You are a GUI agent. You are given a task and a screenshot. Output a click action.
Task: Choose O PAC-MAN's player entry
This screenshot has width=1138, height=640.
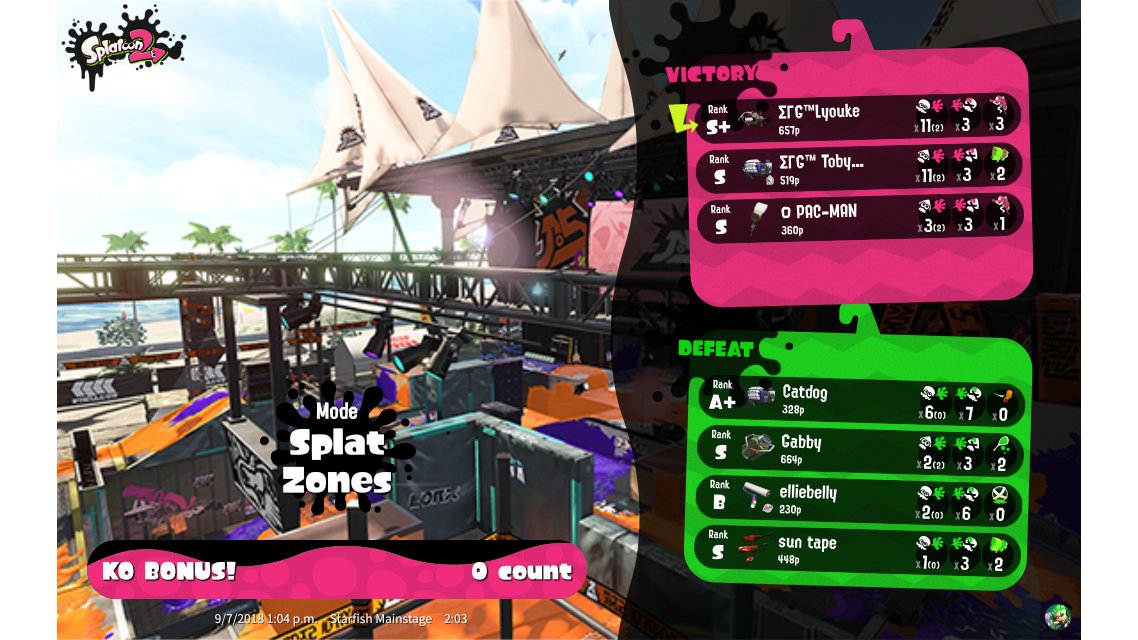click(859, 217)
